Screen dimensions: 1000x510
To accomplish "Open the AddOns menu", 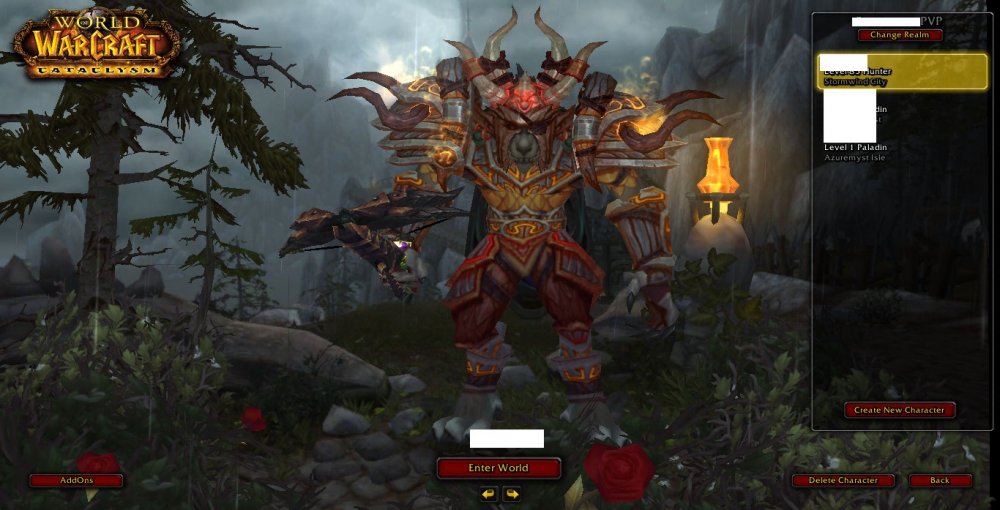I will [x=76, y=481].
